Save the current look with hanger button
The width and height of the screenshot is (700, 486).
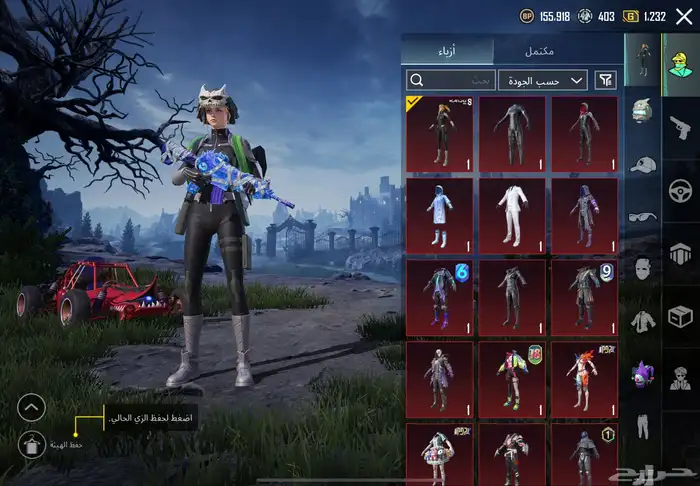(31, 444)
